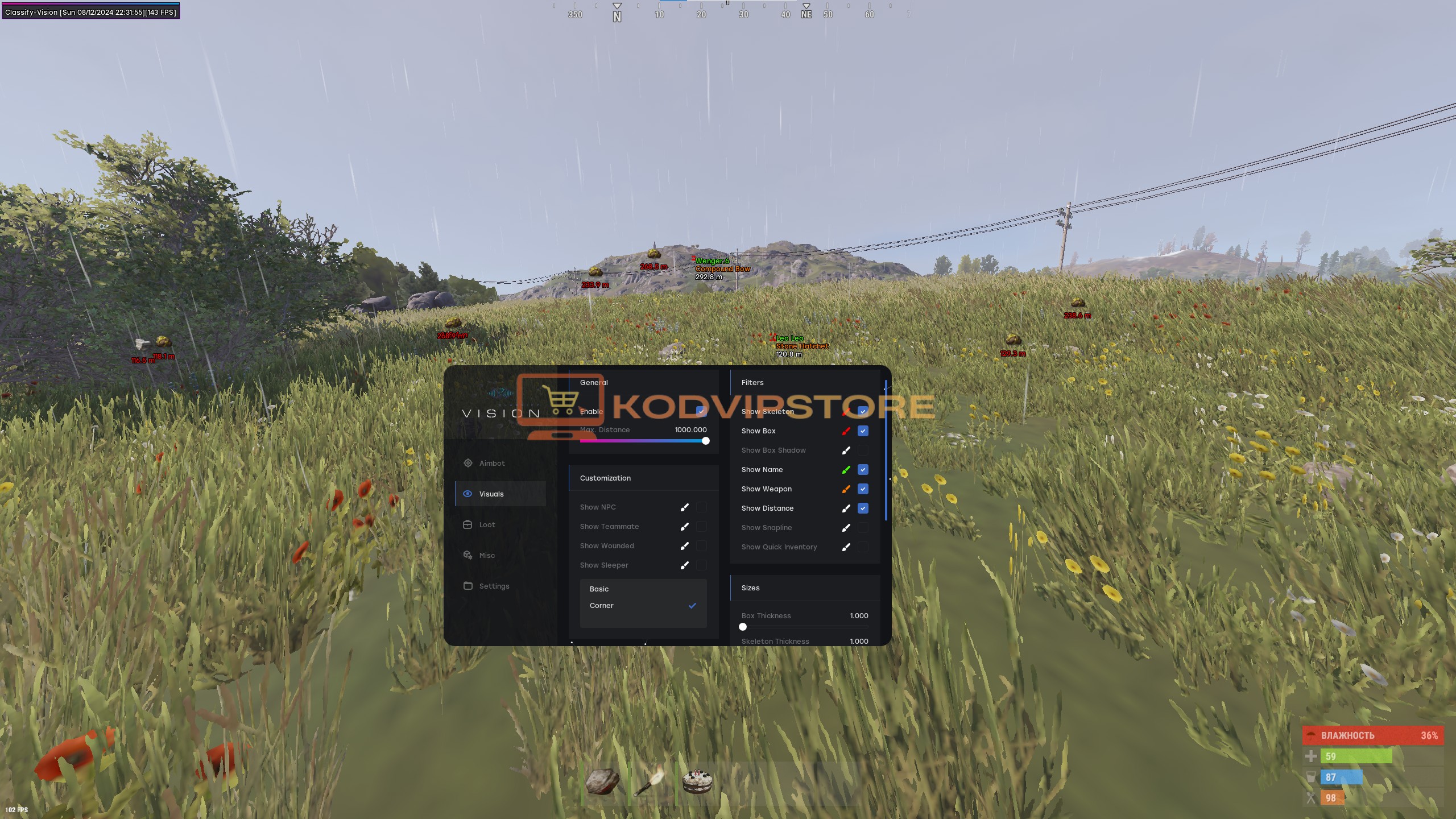Enable the Show Box Shadow checkbox
This screenshot has height=819, width=1456.
click(863, 450)
